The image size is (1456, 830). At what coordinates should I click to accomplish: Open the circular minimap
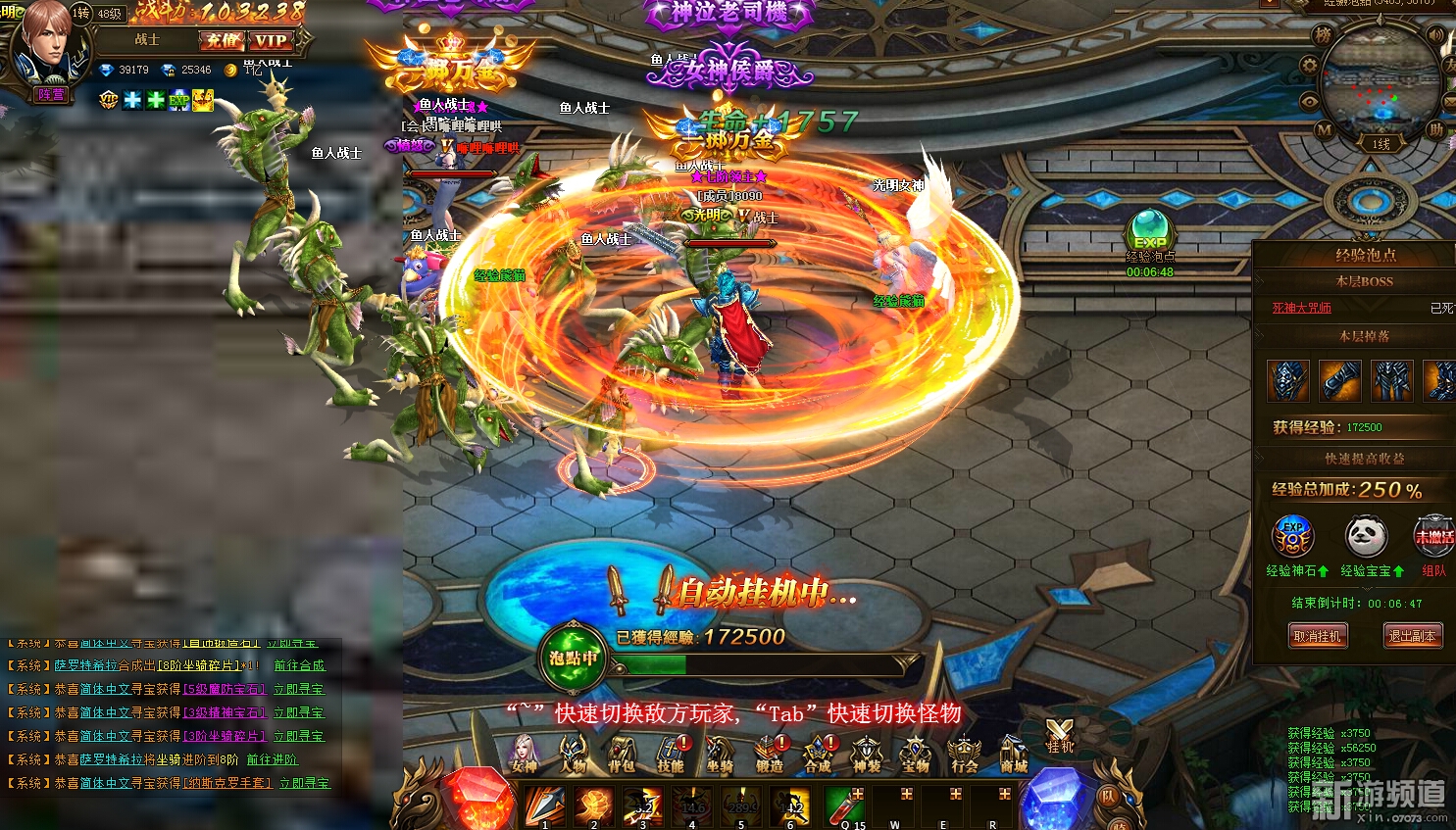(1380, 81)
